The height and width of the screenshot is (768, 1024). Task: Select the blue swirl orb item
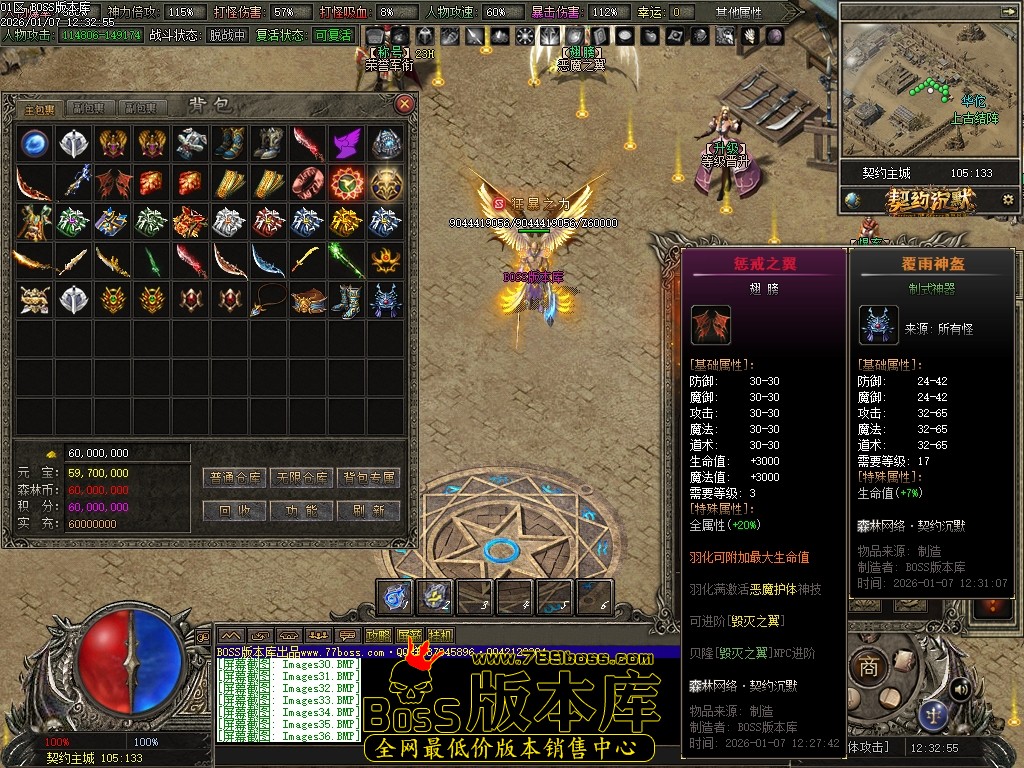click(35, 143)
